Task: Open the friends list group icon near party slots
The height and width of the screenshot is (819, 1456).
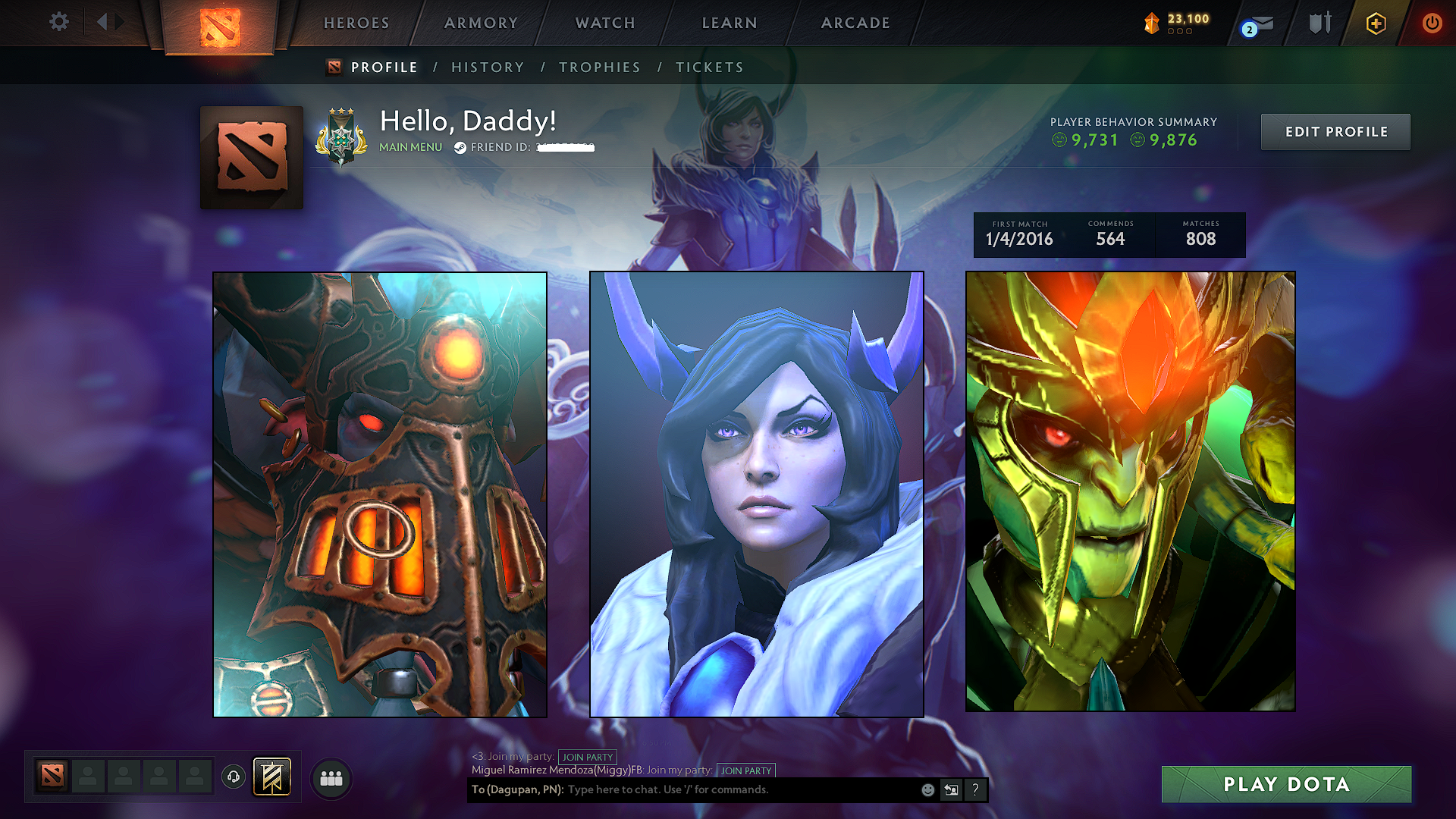Action: point(331,778)
